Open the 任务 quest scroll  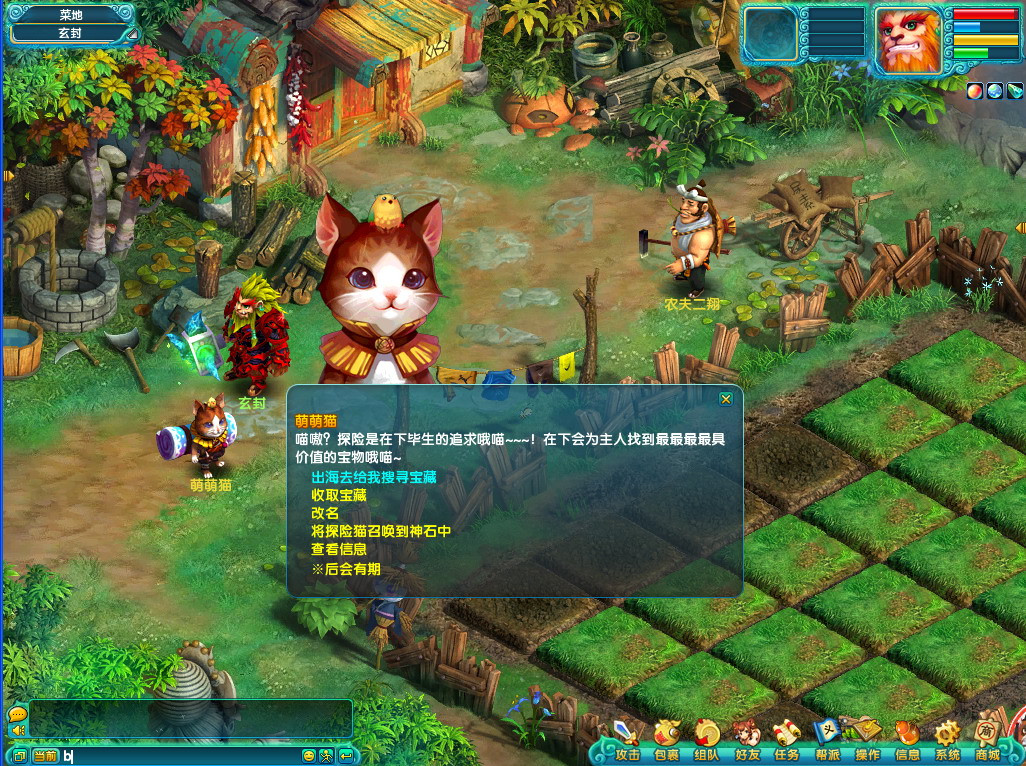tap(786, 741)
